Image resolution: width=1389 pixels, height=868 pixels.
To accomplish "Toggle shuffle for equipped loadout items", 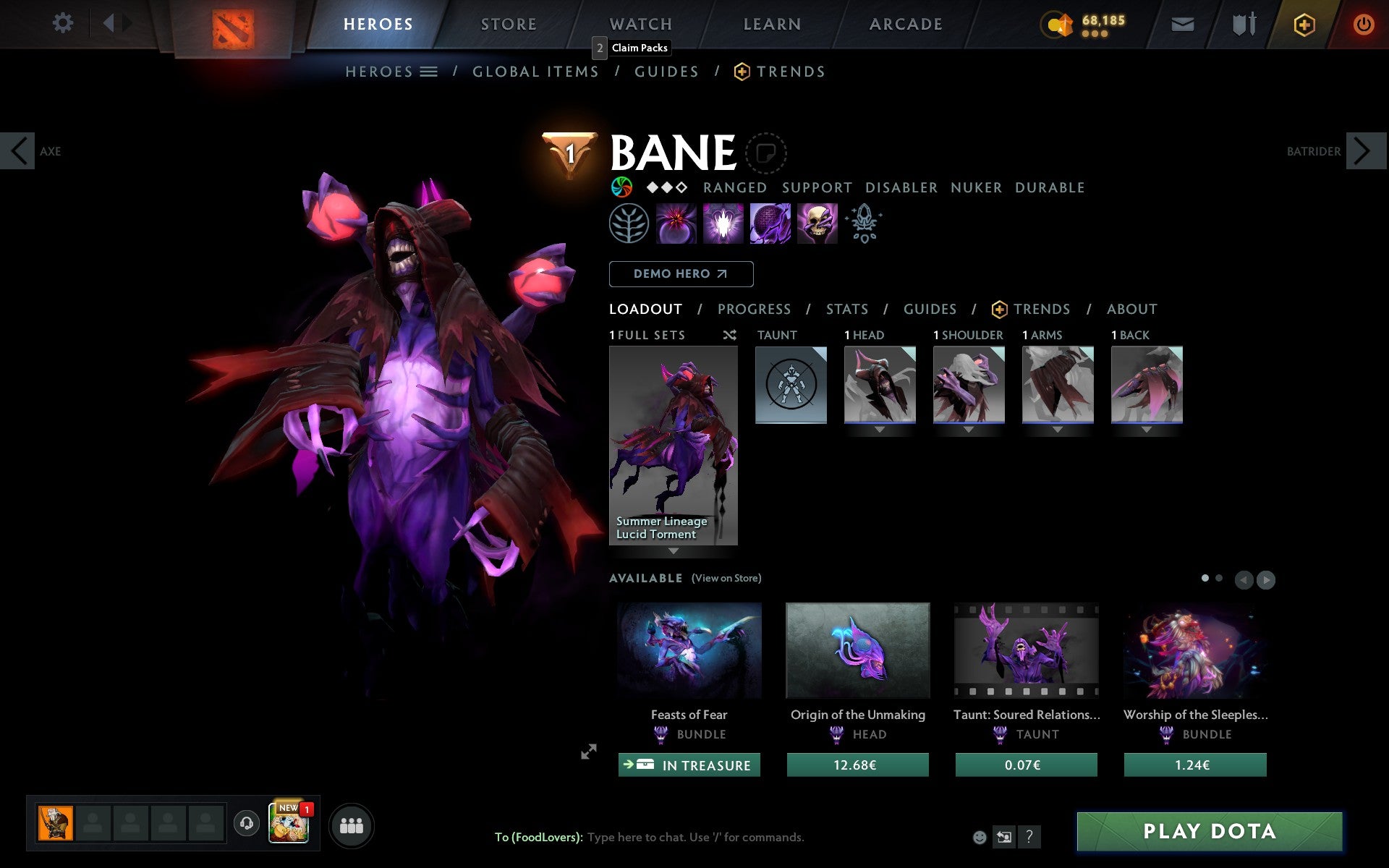I will [729, 335].
